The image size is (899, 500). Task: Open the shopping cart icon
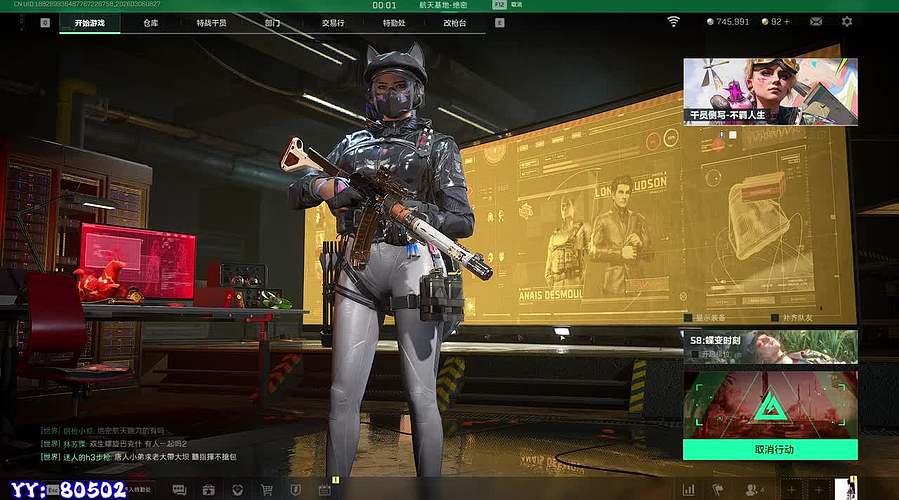click(267, 490)
